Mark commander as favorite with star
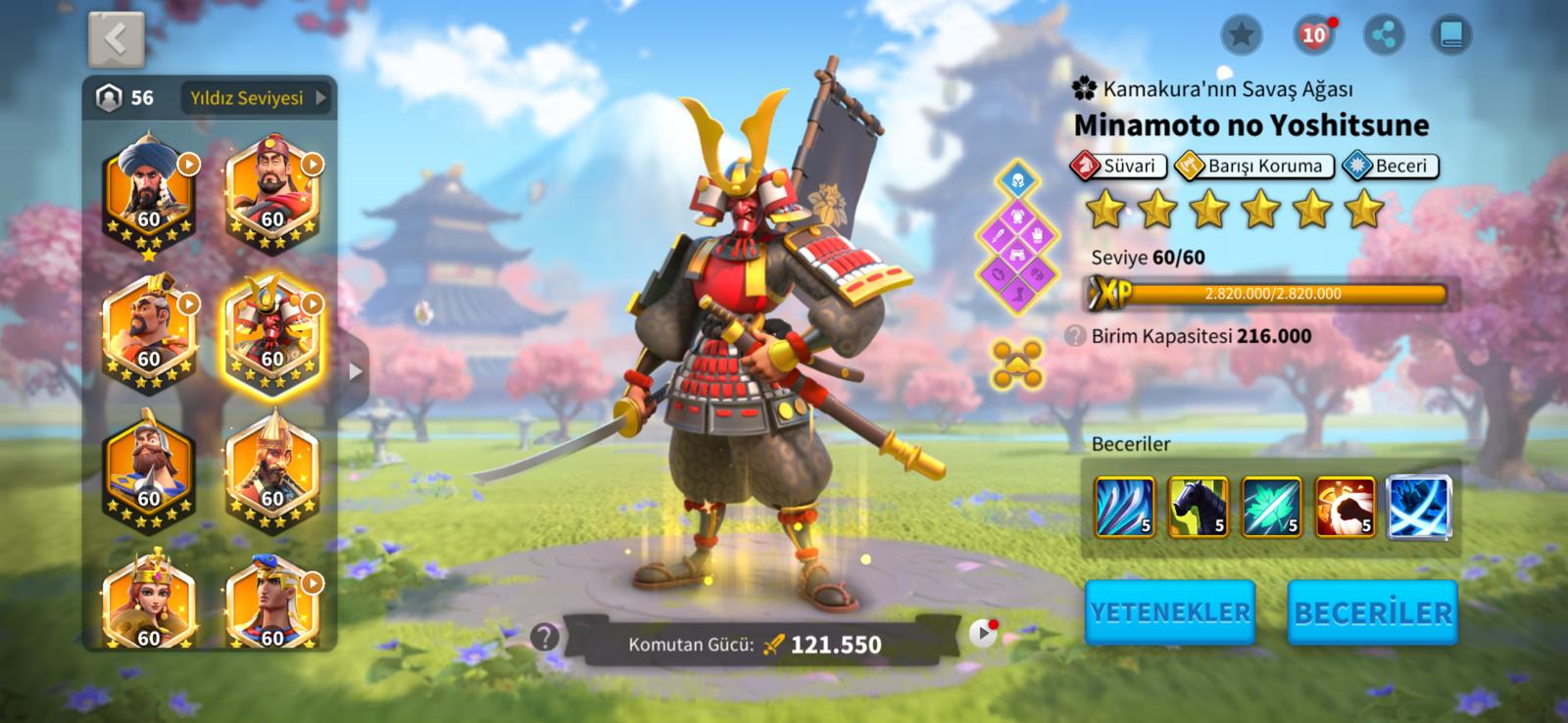The image size is (1568, 723). tap(1241, 36)
